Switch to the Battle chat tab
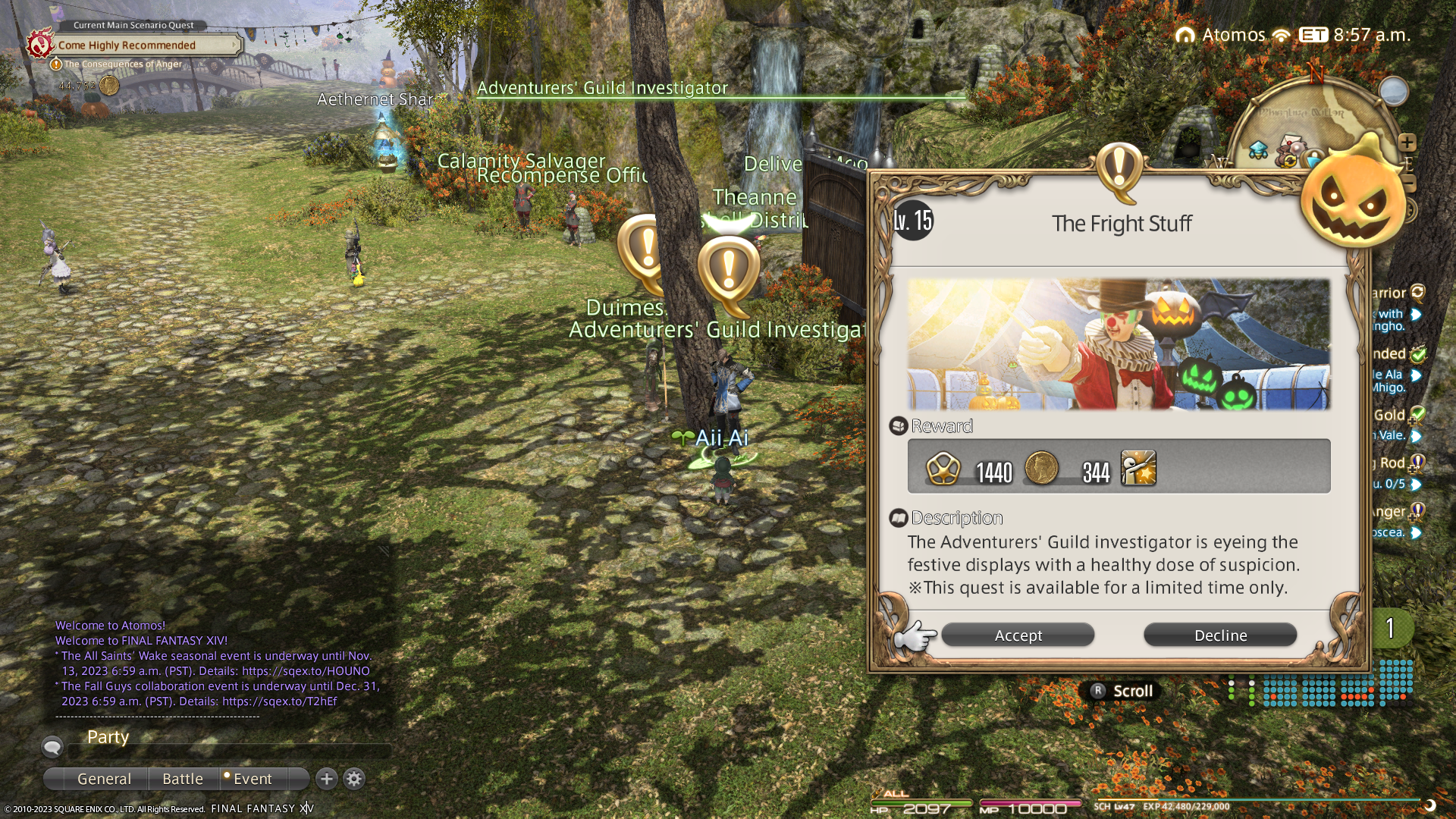The width and height of the screenshot is (1456, 819). coord(183,779)
